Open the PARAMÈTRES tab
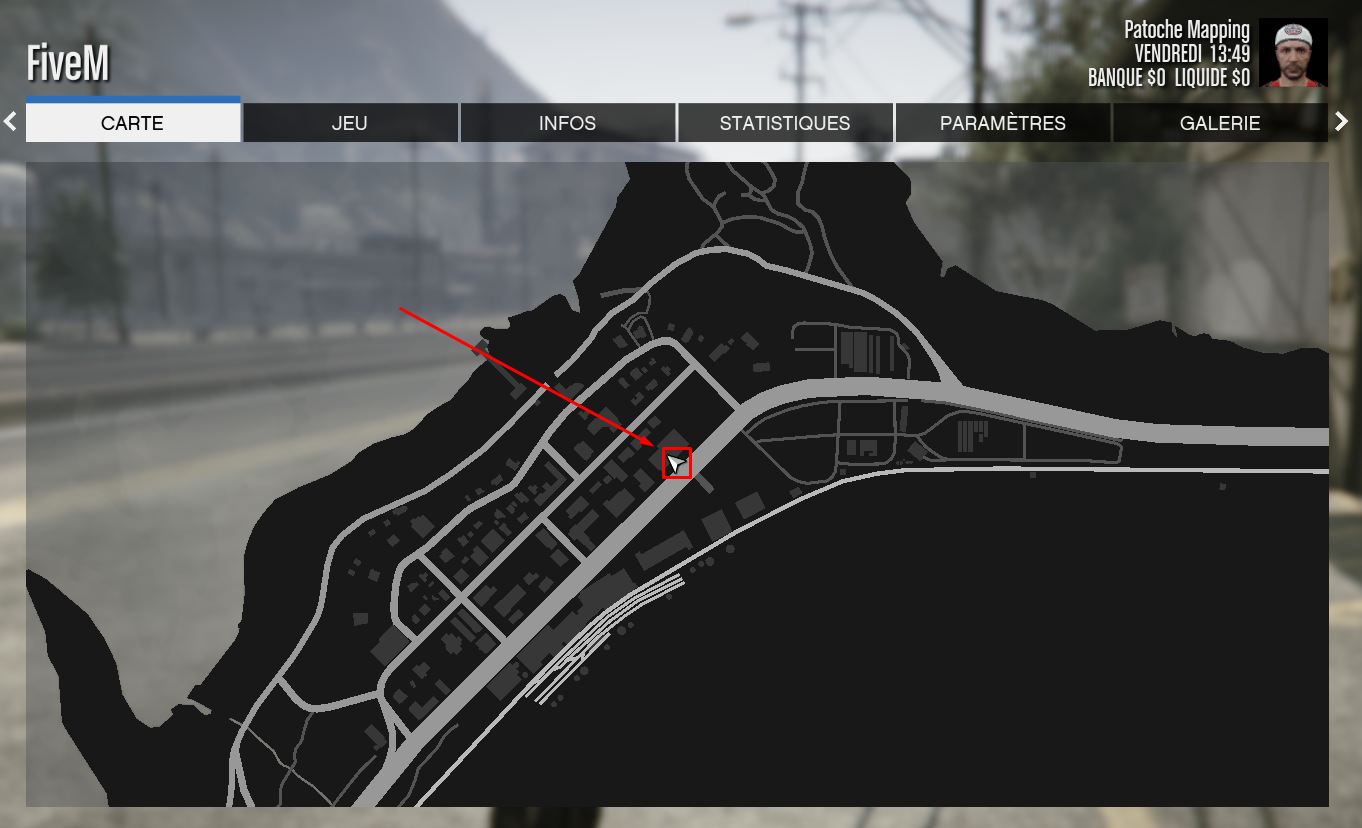 tap(1002, 122)
